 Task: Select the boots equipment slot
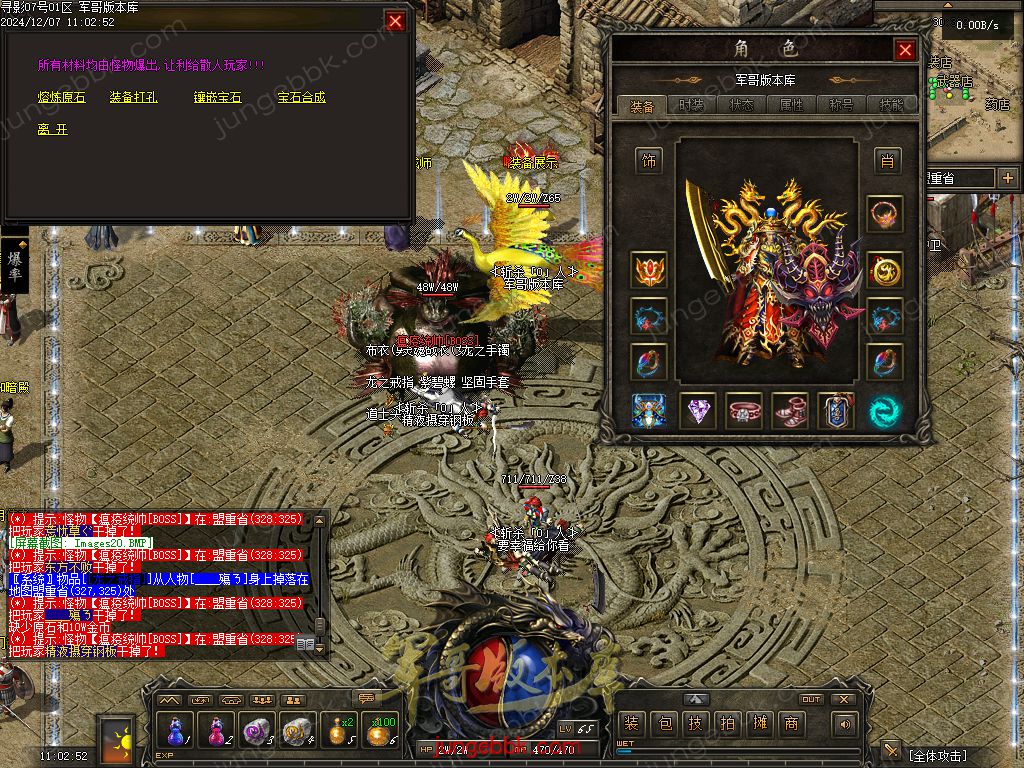click(x=790, y=410)
